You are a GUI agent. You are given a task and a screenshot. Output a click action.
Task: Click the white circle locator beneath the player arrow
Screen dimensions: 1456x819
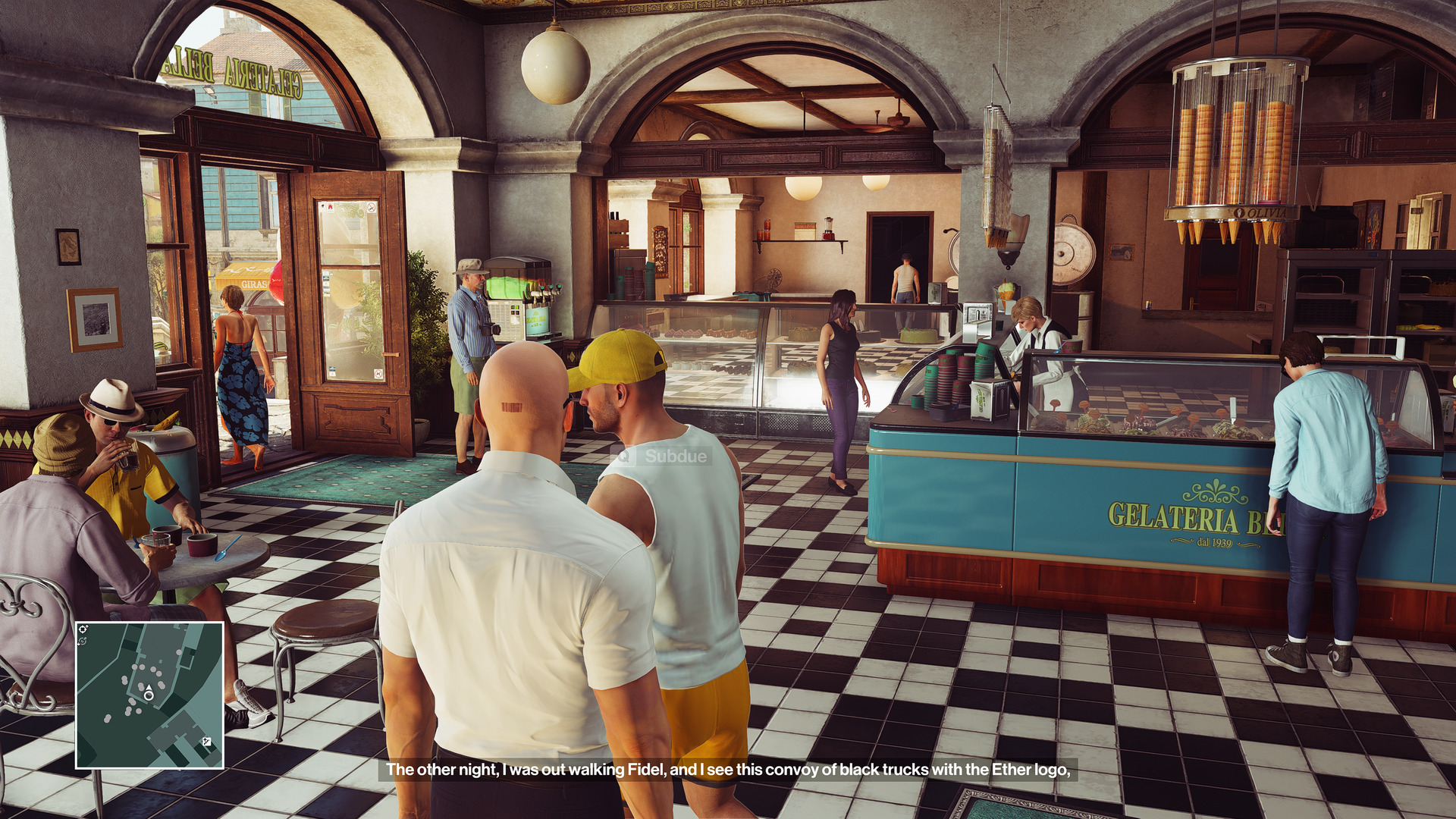point(149,696)
